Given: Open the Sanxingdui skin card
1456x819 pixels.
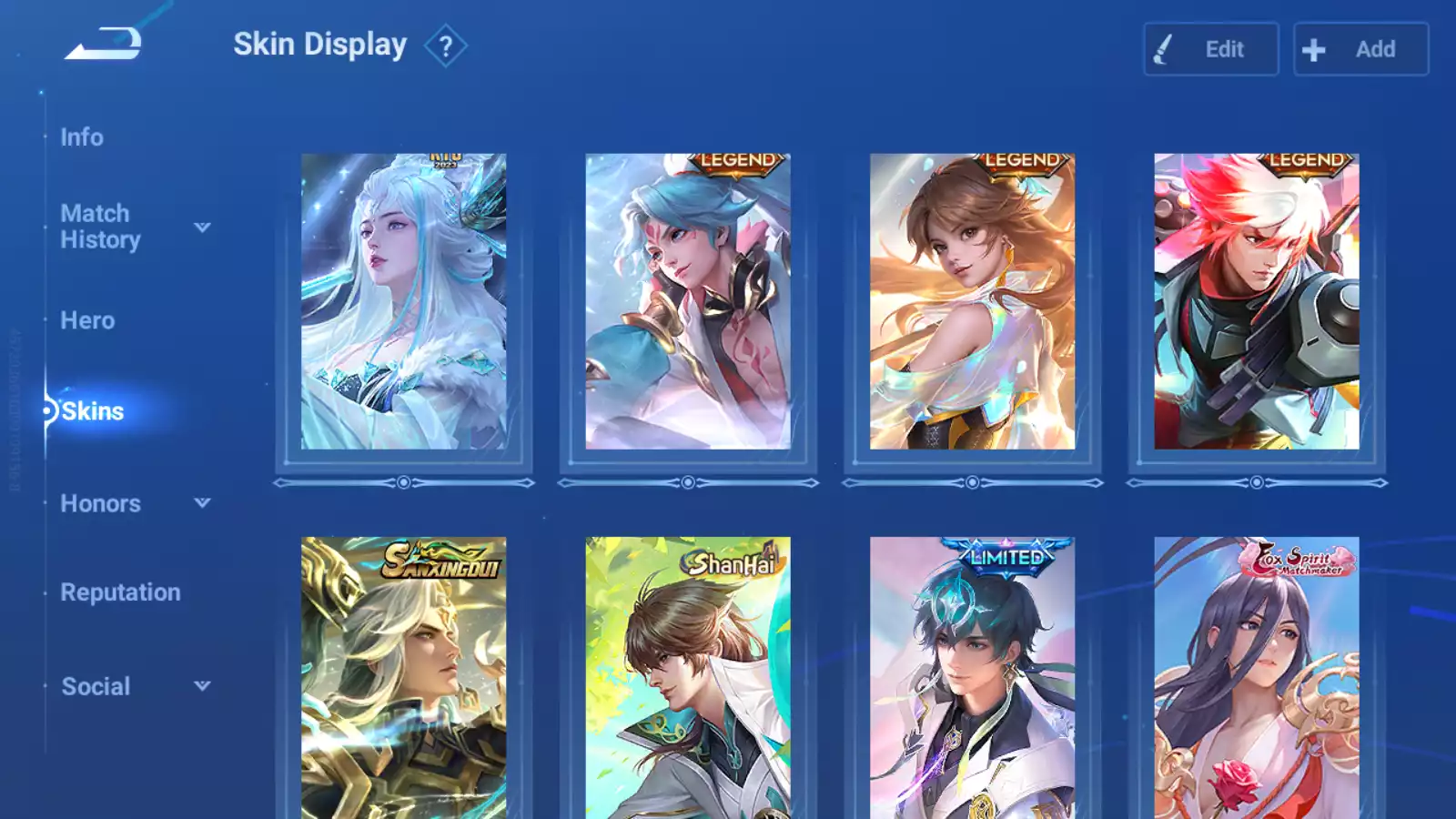Looking at the screenshot, I should (x=403, y=678).
